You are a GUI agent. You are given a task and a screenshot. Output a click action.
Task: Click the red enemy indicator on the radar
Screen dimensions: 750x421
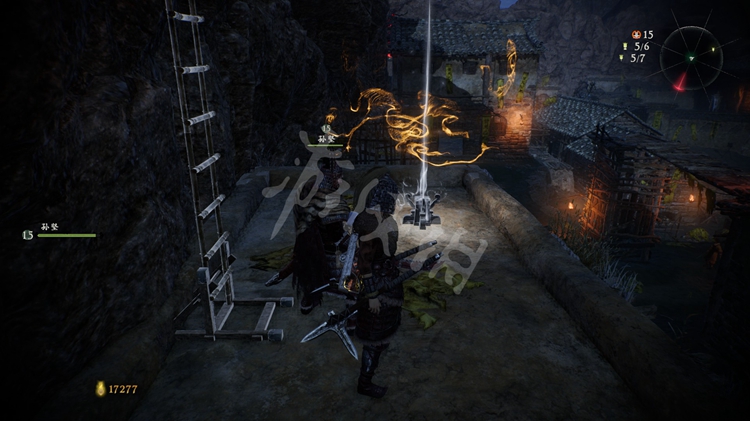pyautogui.click(x=681, y=83)
